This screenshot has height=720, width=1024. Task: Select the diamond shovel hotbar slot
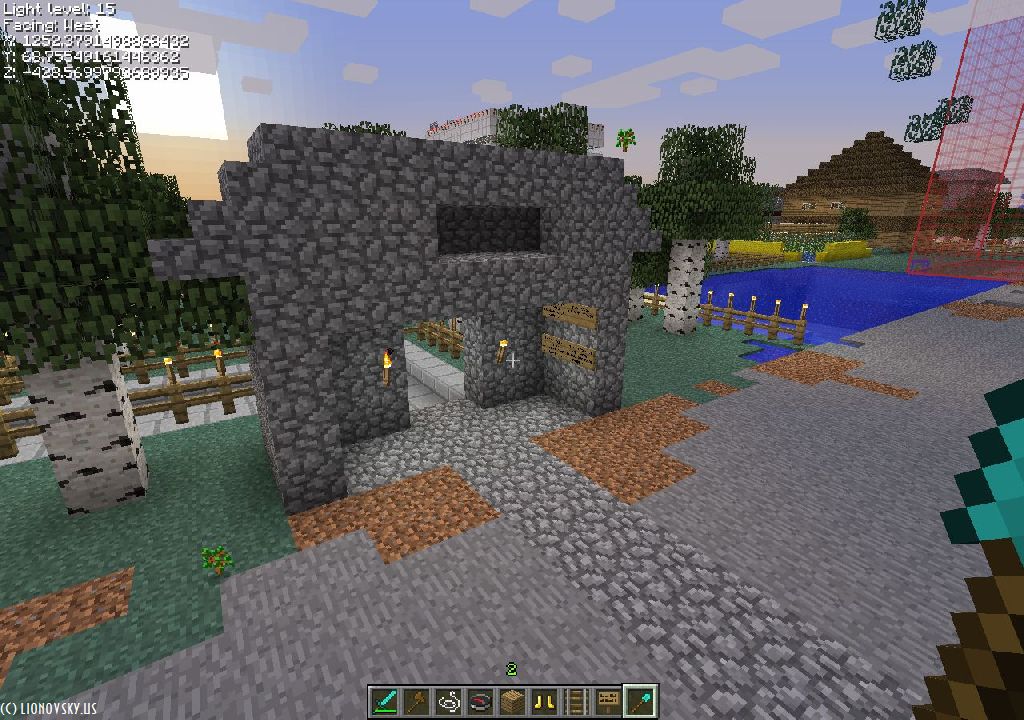[x=640, y=701]
